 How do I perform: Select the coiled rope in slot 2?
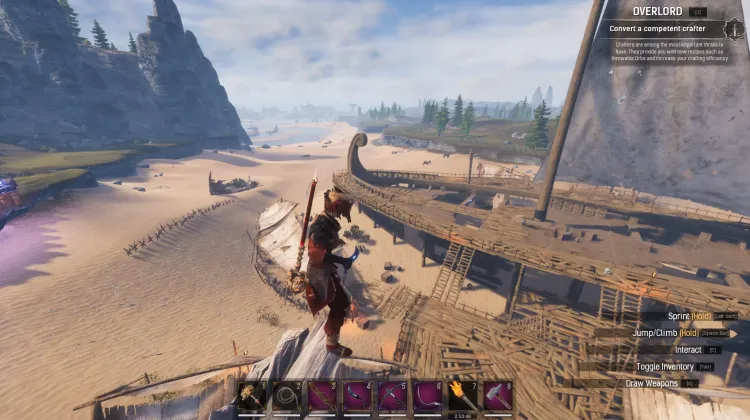tap(286, 396)
